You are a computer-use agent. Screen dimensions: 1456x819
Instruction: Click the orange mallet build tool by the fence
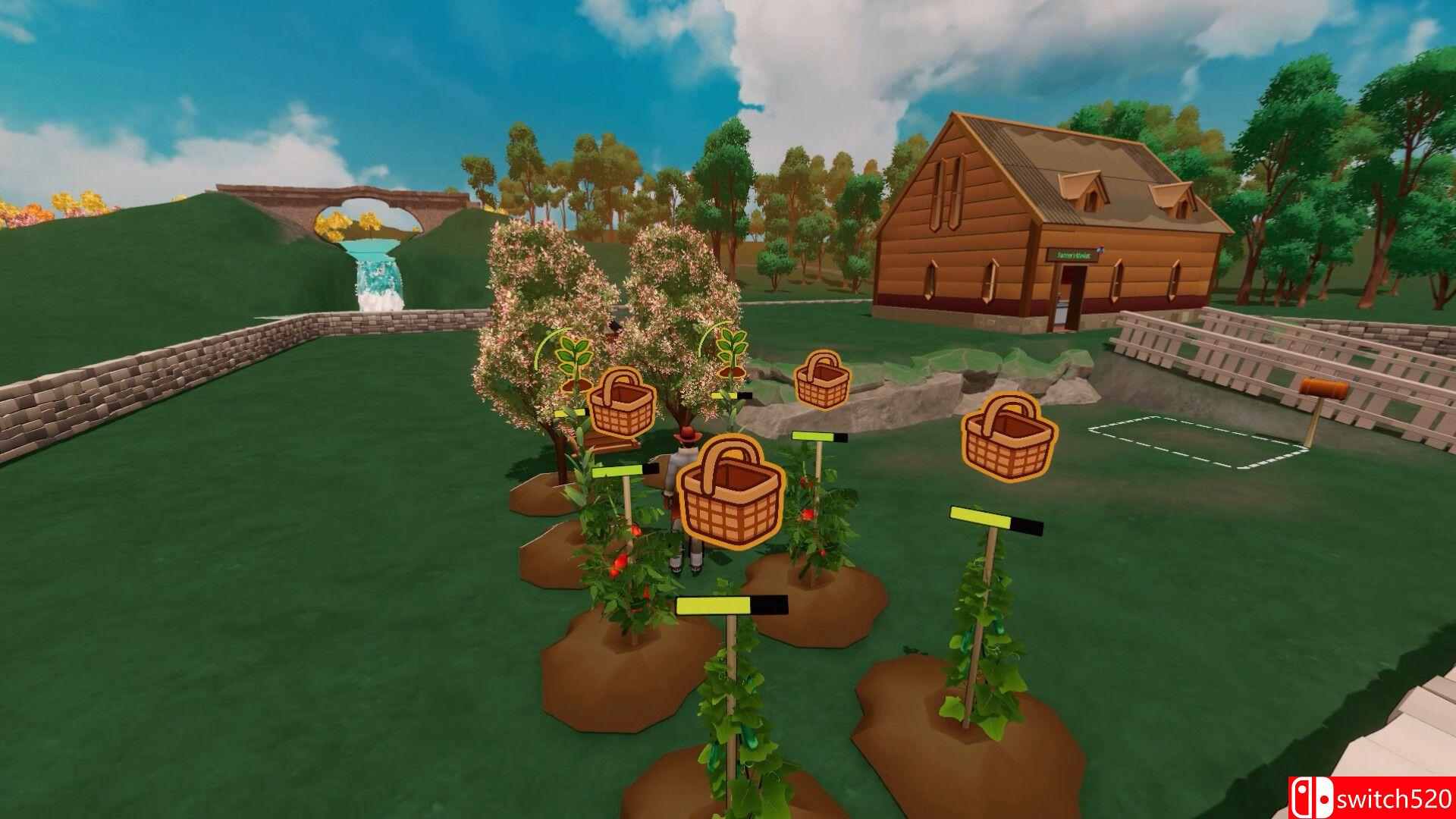[x=1323, y=388]
